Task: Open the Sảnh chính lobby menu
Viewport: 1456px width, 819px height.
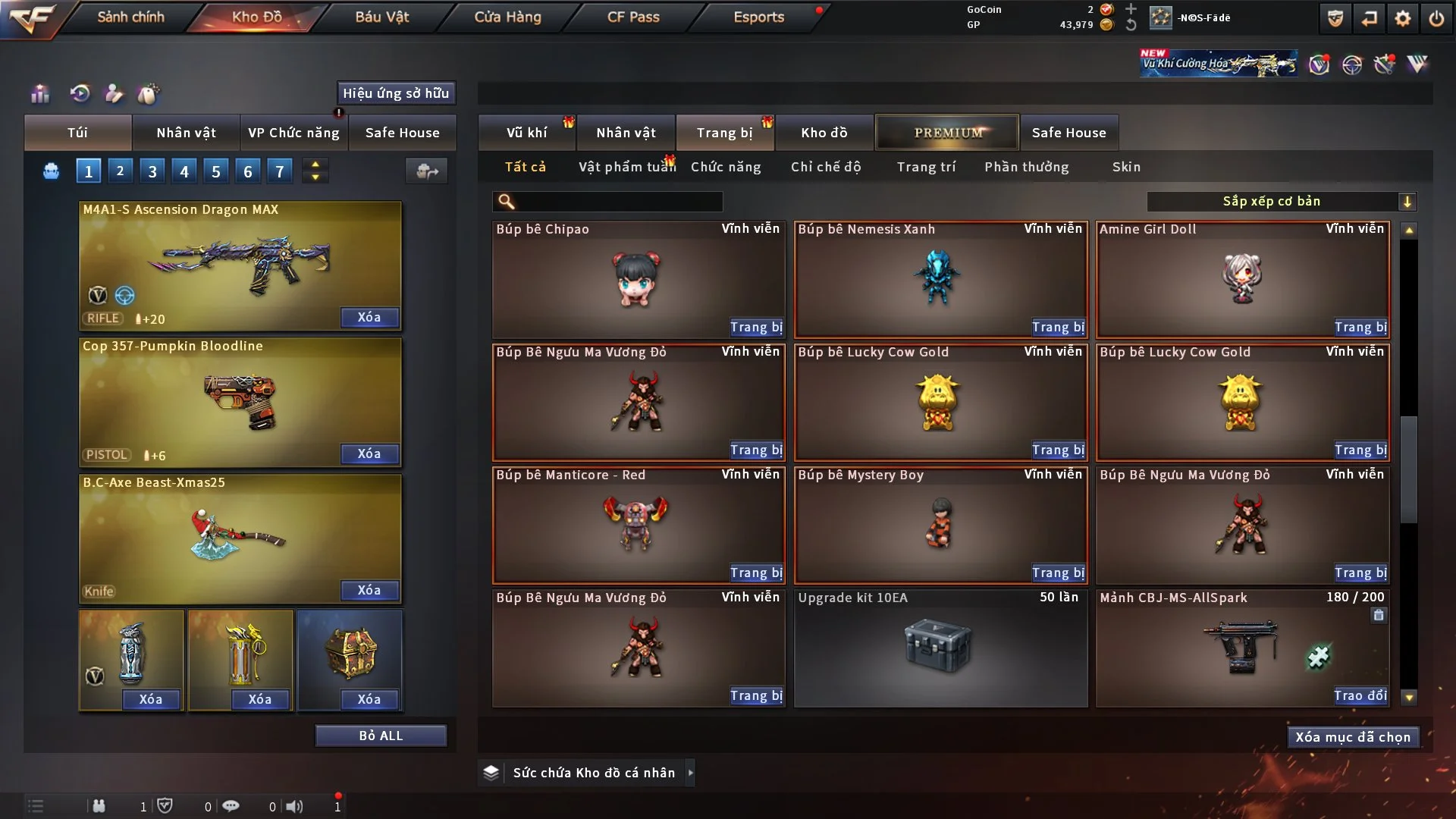Action: [x=130, y=17]
